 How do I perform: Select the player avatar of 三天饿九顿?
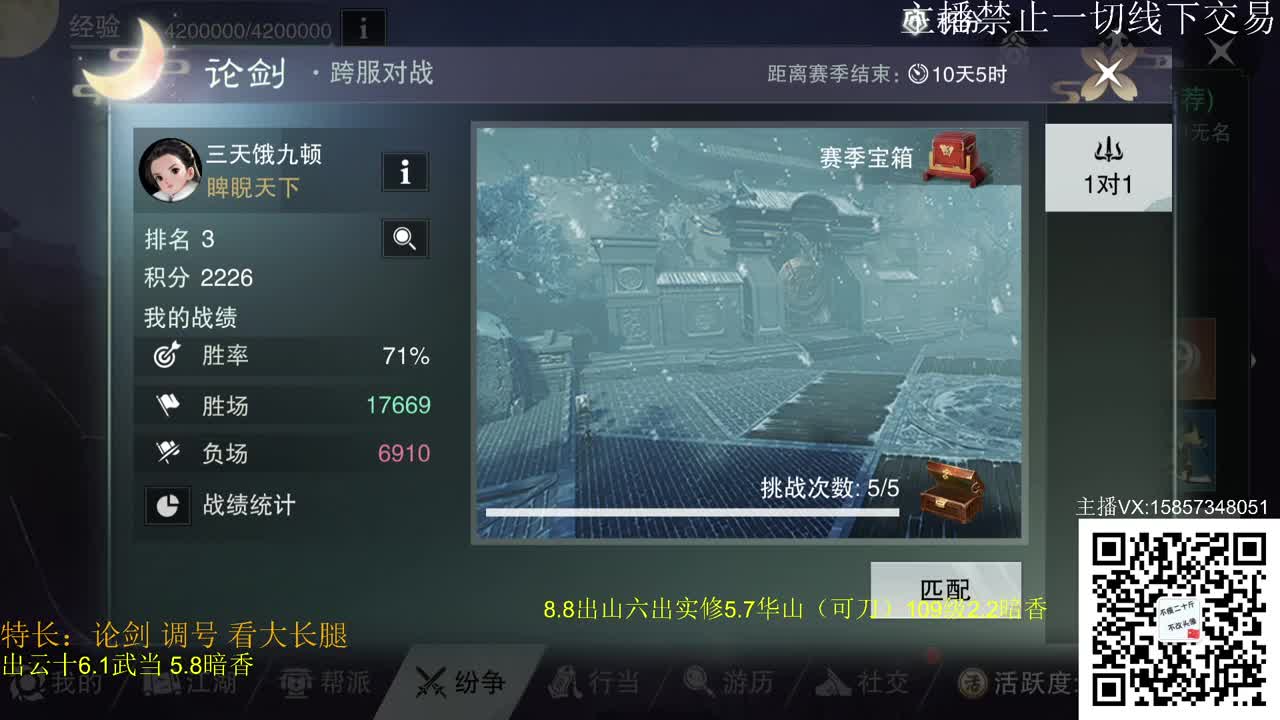point(169,169)
